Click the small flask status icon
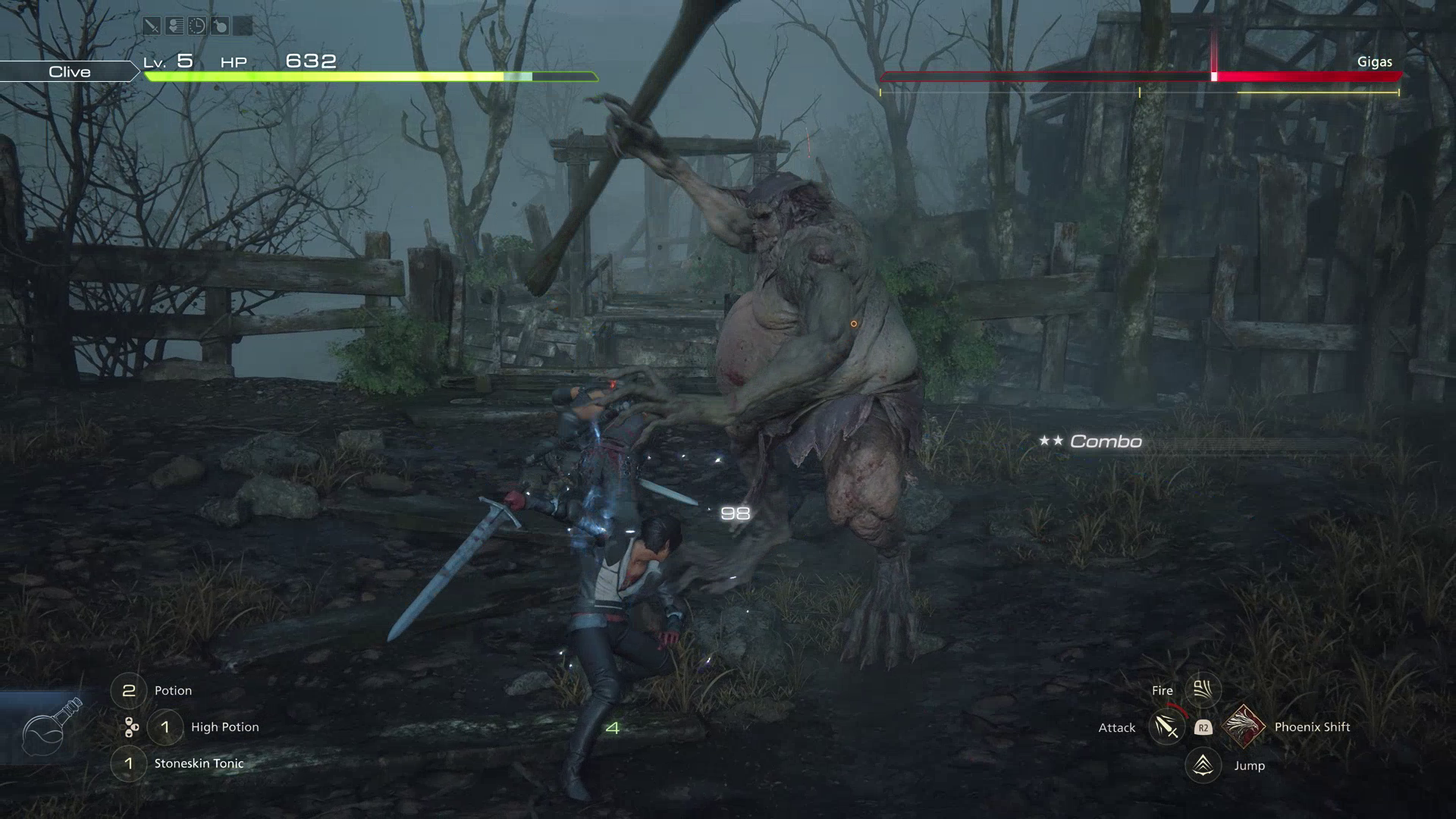Image resolution: width=1456 pixels, height=819 pixels. (220, 26)
